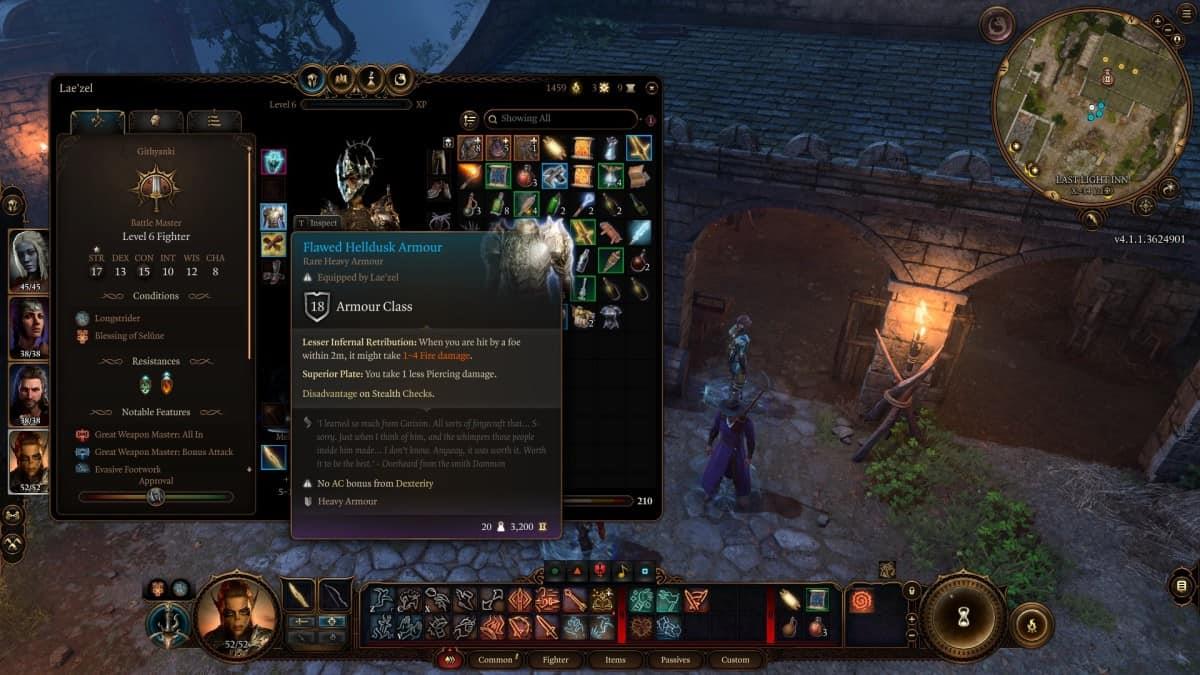The image size is (1200, 675).
Task: Choose the white-haired companion portrait in party list
Action: coord(29,257)
